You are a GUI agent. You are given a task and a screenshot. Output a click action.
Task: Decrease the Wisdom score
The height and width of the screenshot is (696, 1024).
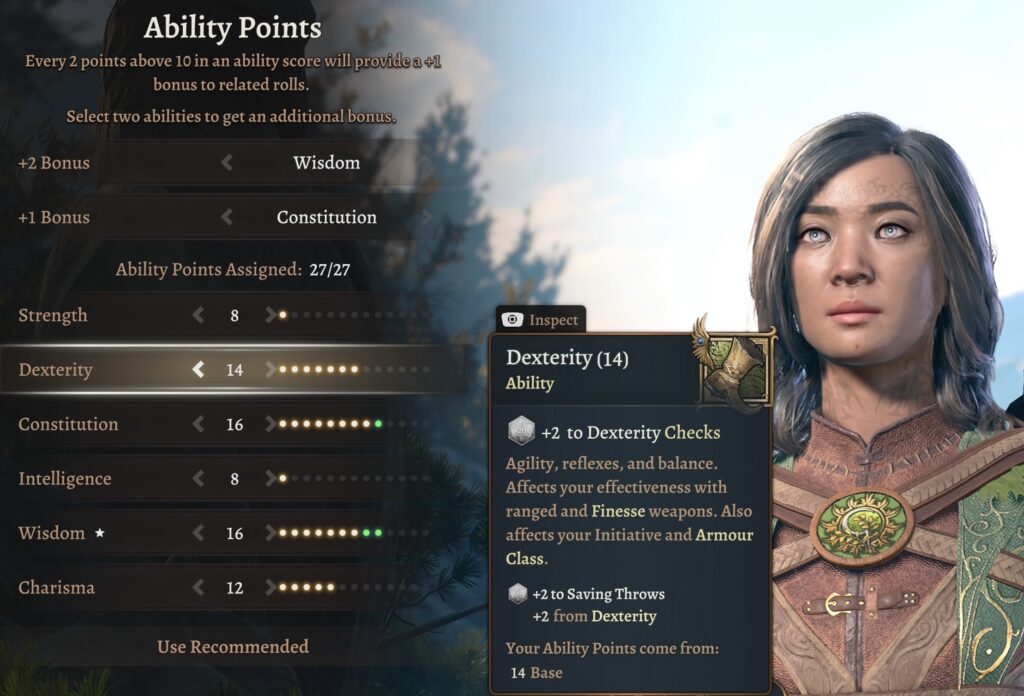coord(198,533)
